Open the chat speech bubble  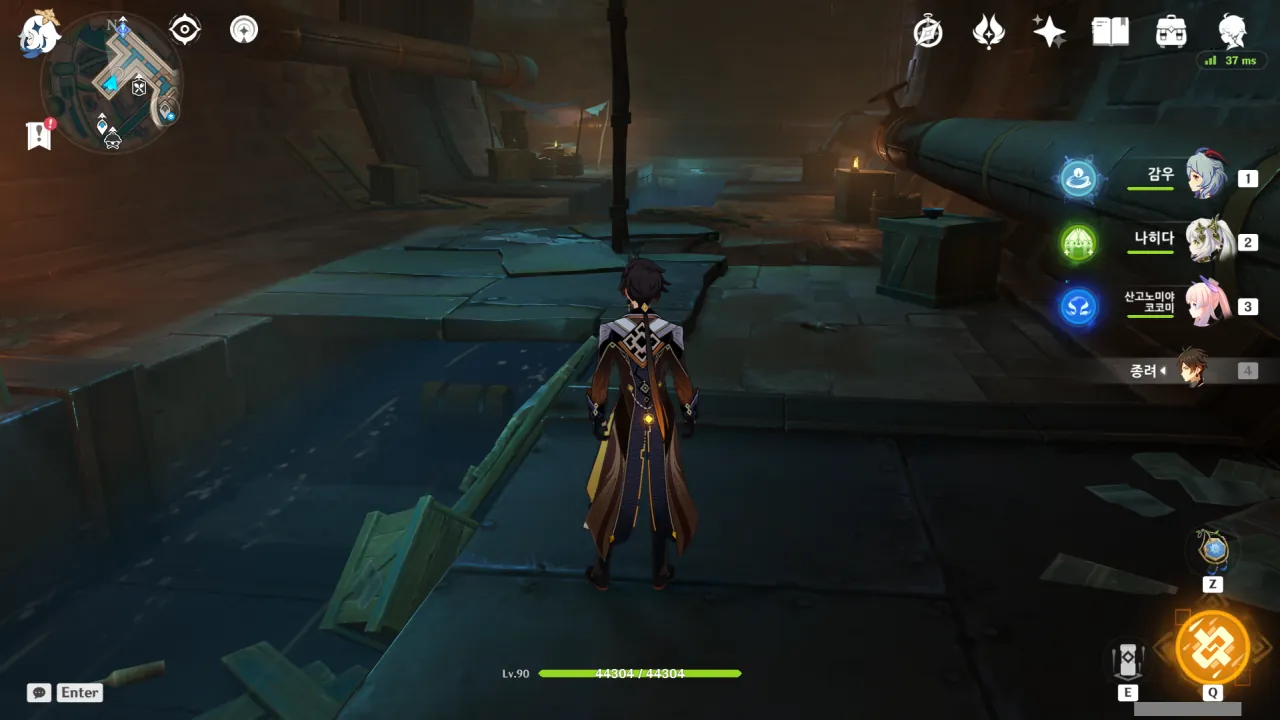click(39, 692)
